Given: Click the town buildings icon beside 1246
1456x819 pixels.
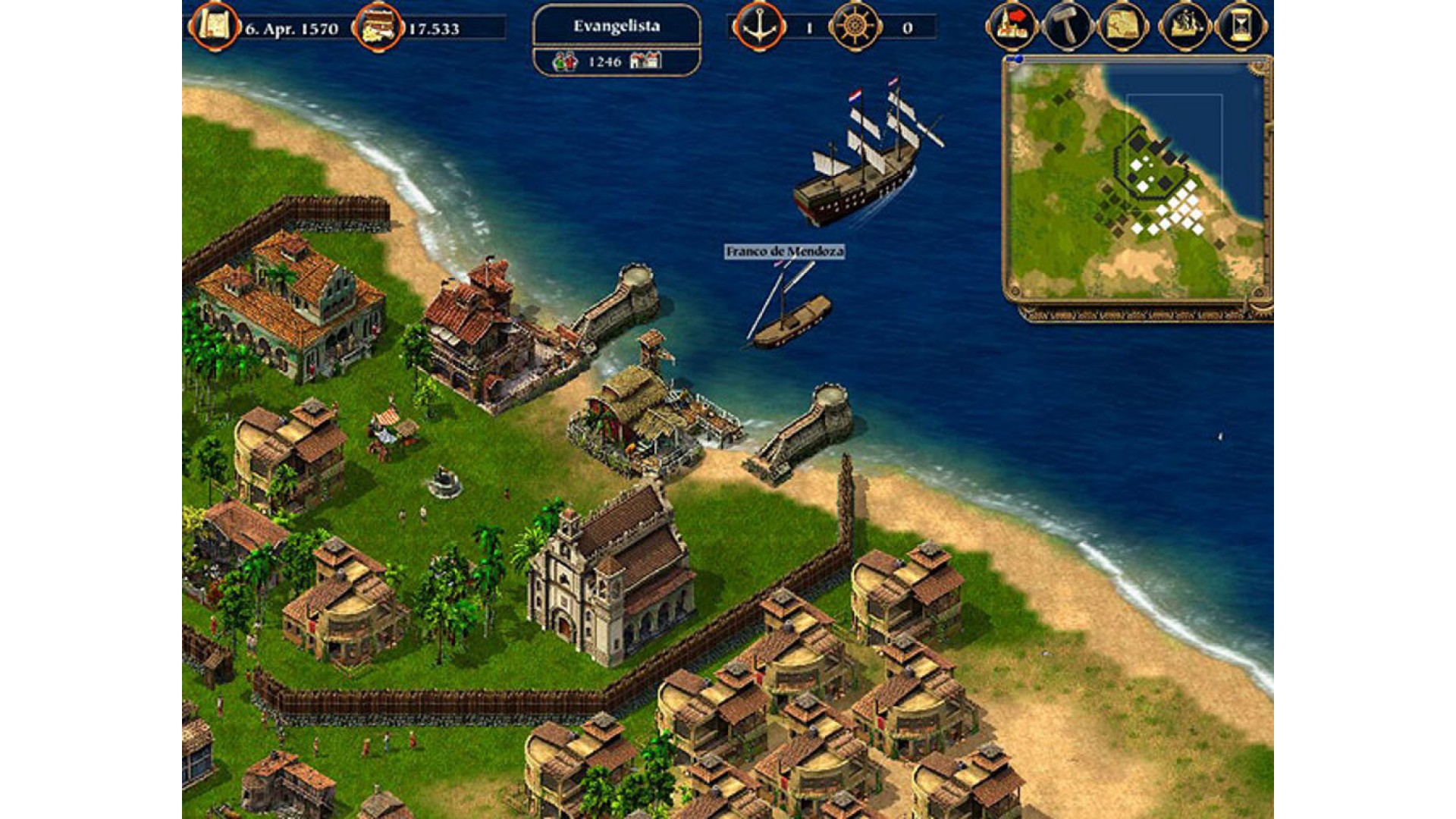Looking at the screenshot, I should pos(645,61).
